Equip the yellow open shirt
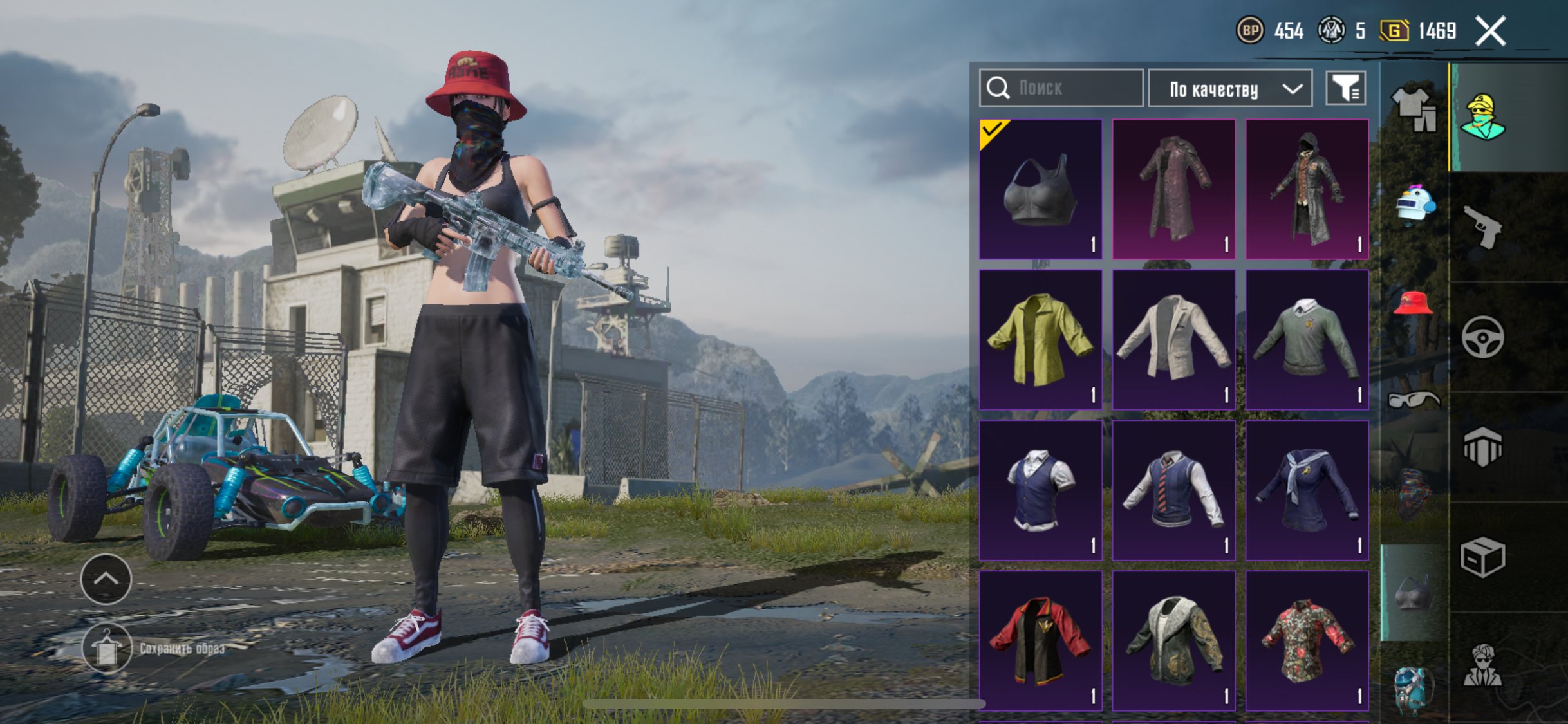 point(1040,340)
